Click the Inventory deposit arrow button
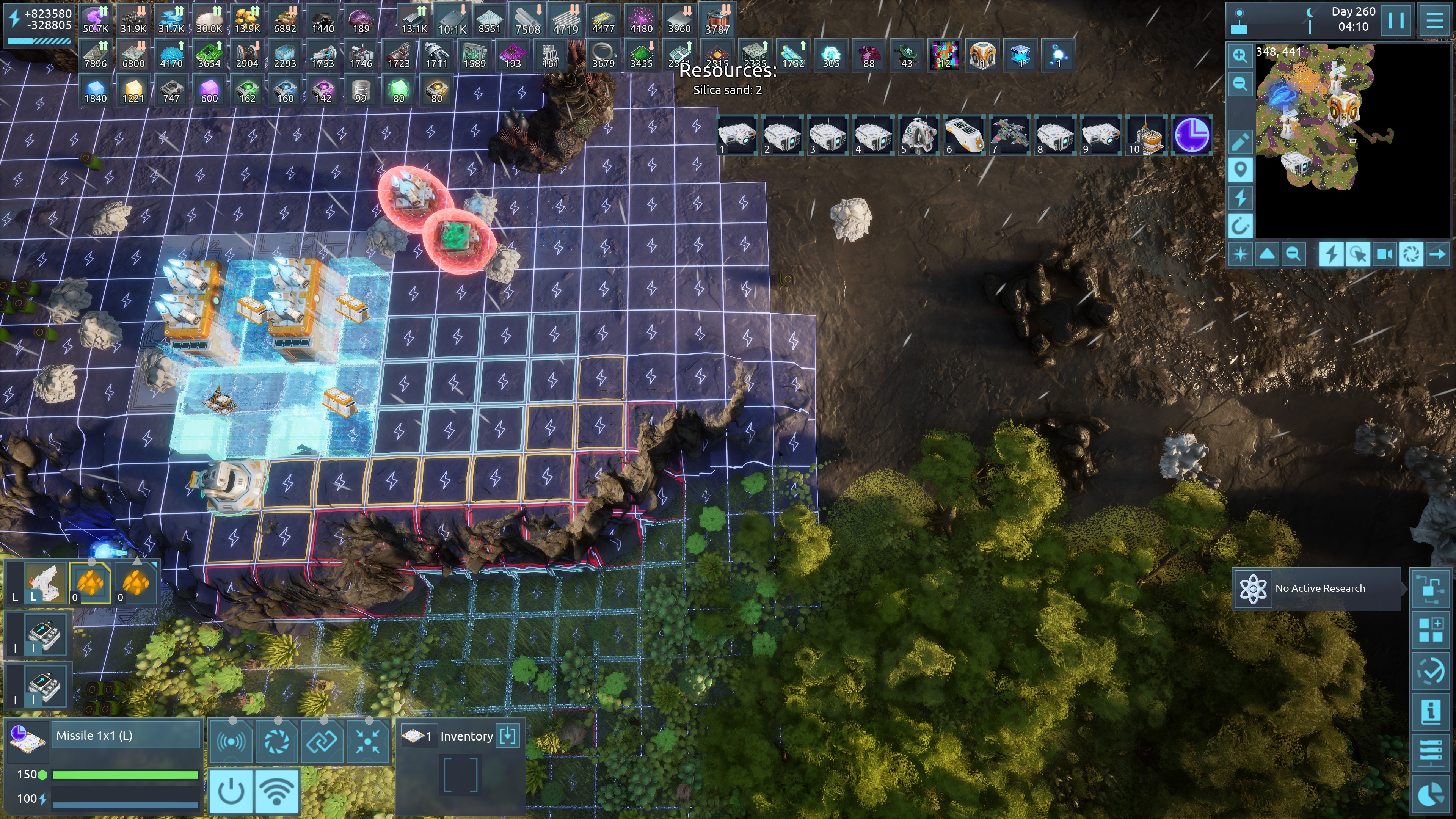 (x=508, y=736)
